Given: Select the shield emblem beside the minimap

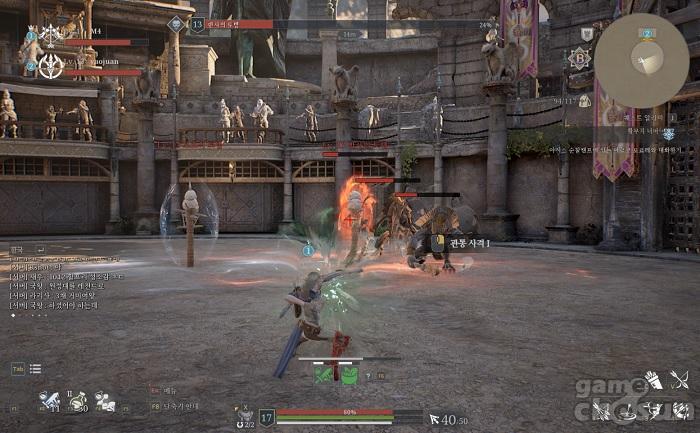Looking at the screenshot, I should pyautogui.click(x=586, y=34).
